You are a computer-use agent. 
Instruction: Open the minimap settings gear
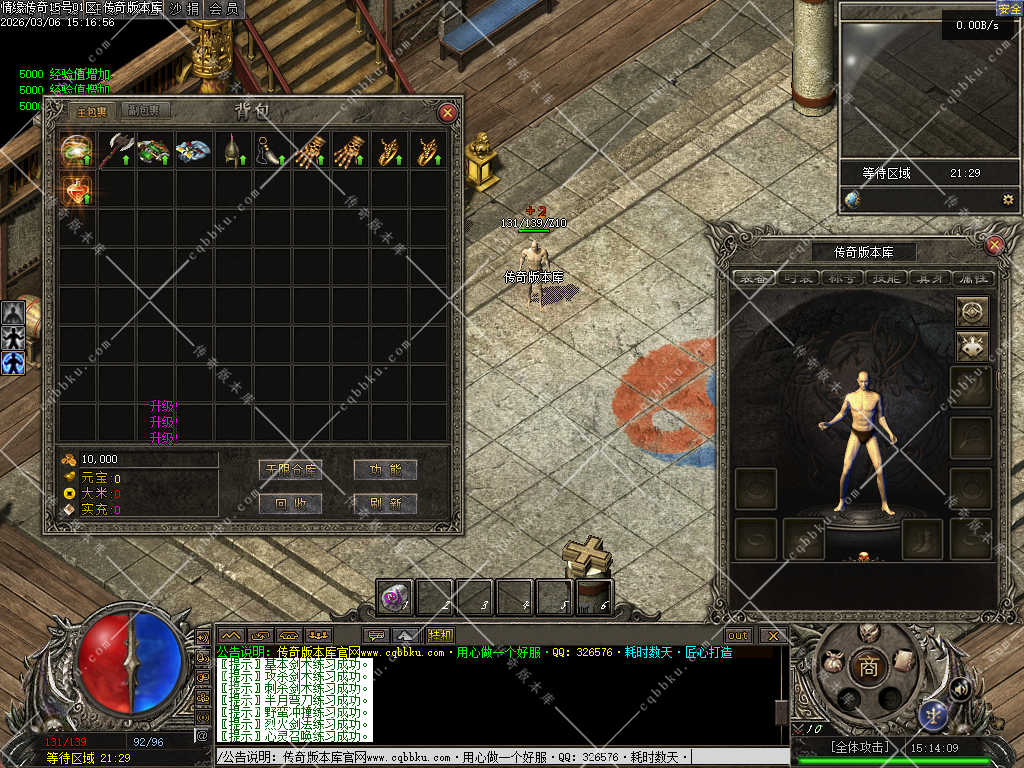tap(1007, 199)
